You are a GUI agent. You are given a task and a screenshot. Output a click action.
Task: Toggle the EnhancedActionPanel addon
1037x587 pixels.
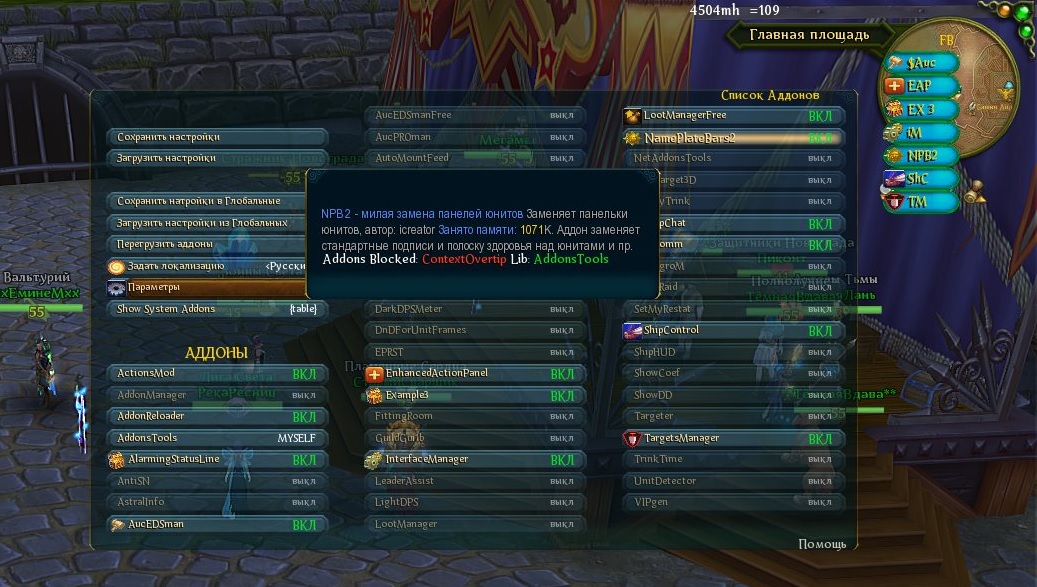click(474, 373)
